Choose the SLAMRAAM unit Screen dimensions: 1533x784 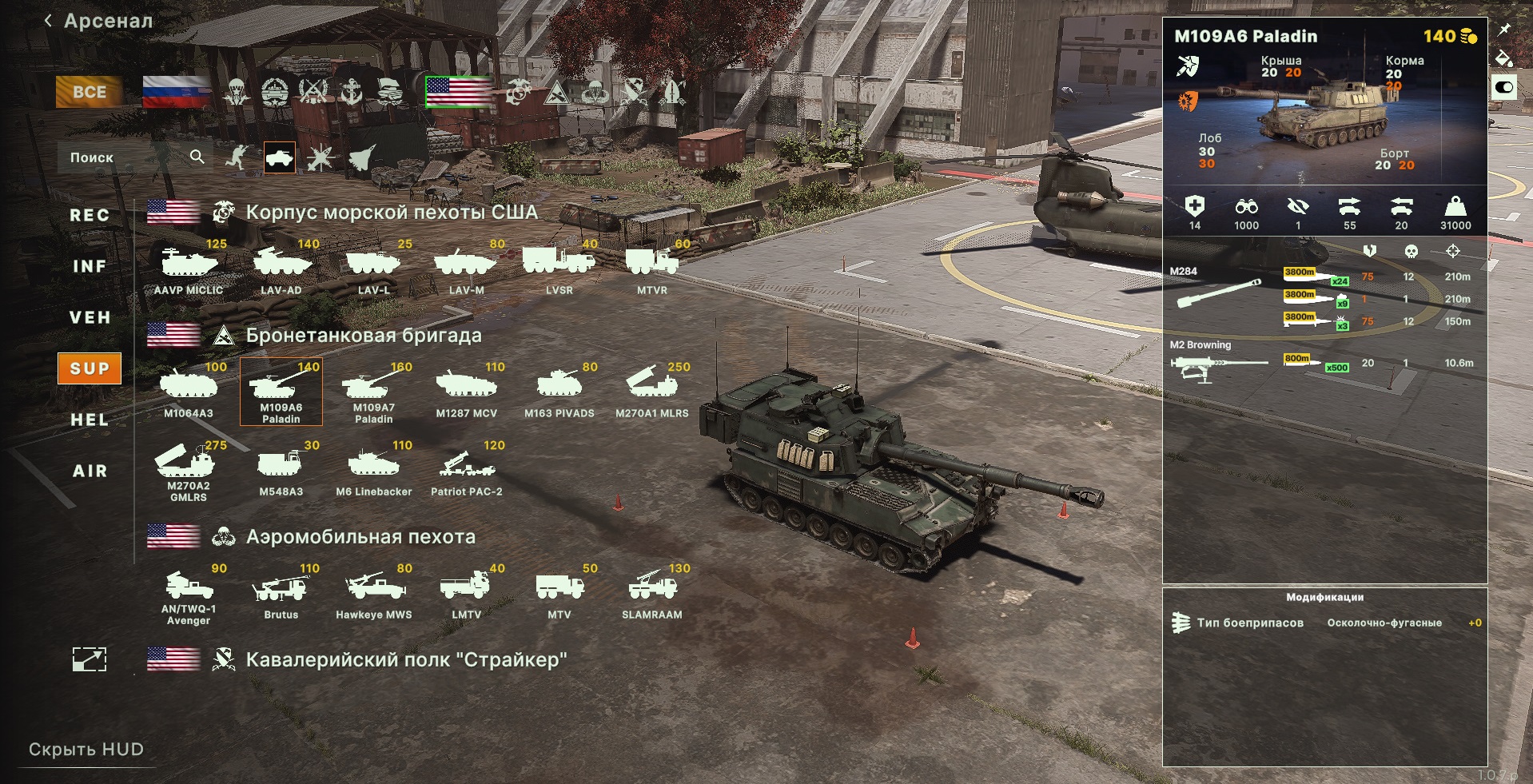tap(652, 592)
